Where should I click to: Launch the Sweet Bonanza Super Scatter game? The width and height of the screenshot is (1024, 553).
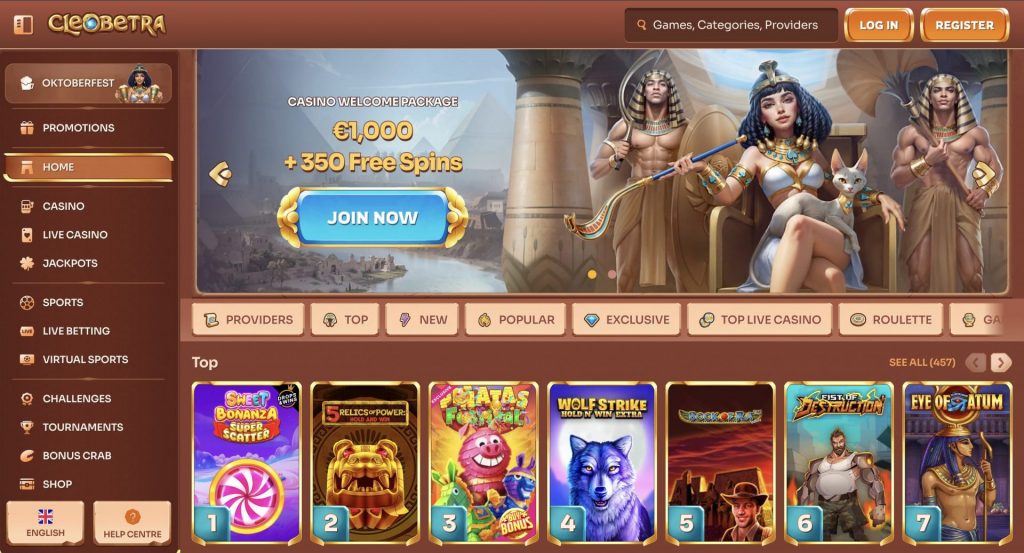(x=246, y=461)
